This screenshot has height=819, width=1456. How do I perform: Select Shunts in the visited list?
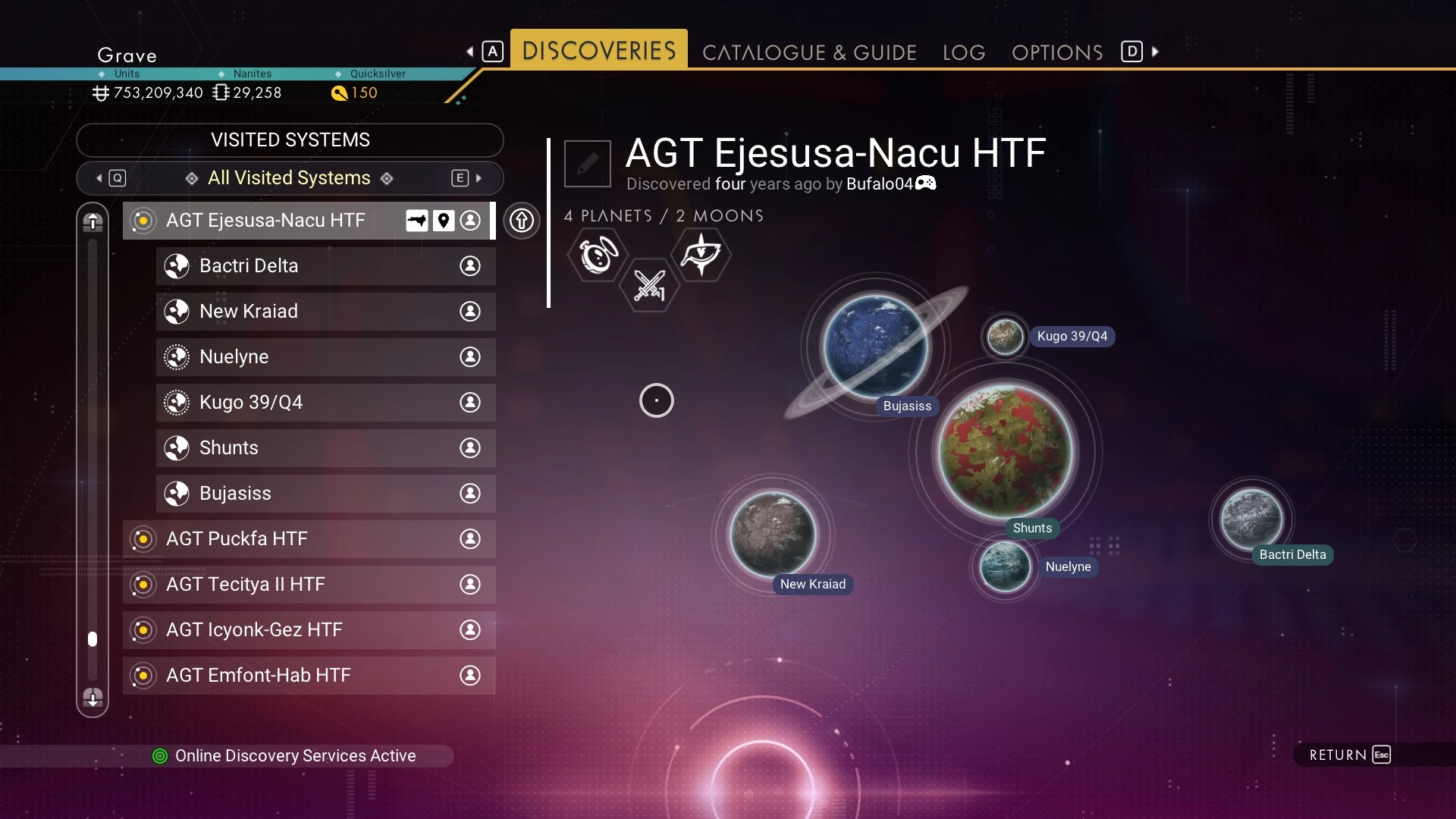[x=229, y=448]
